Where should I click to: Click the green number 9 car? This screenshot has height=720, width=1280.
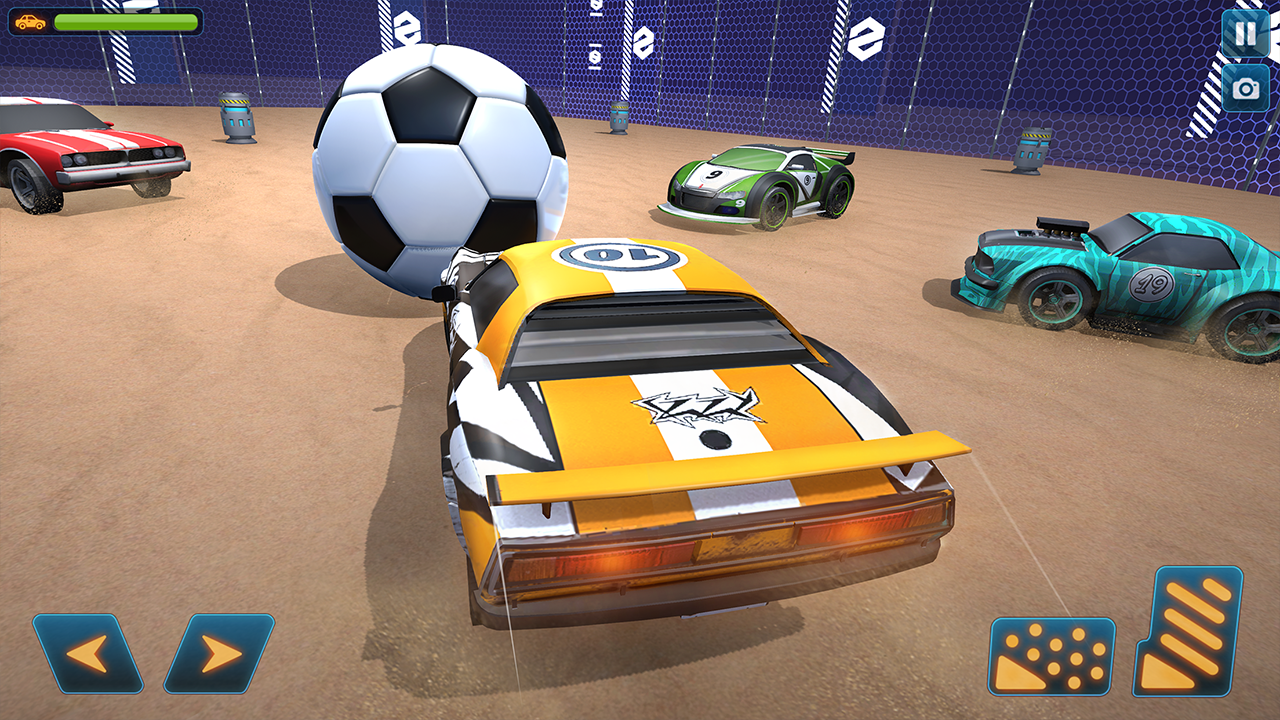coord(760,185)
